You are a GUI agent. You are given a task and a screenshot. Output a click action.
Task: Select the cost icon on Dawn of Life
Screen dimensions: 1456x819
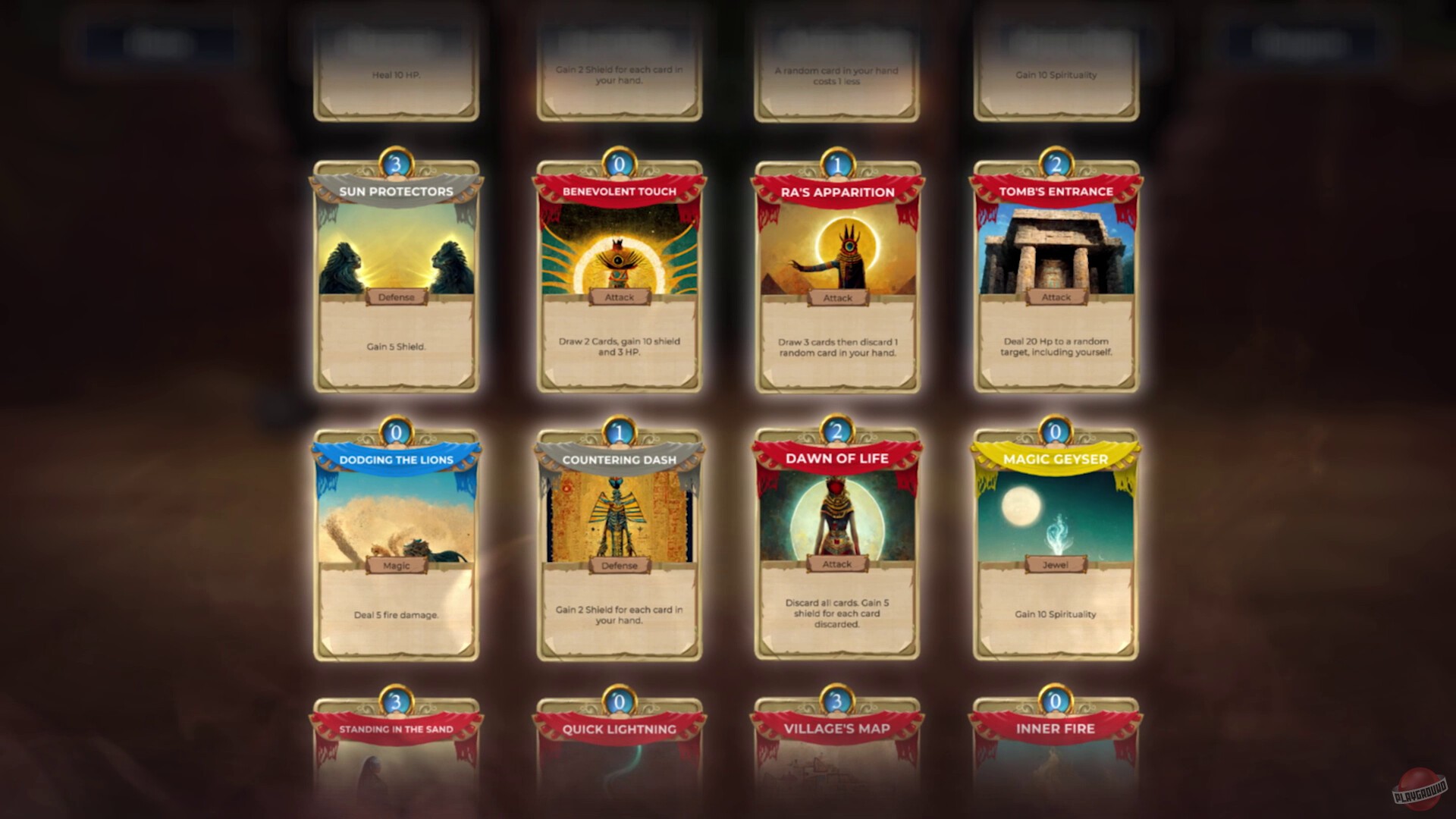836,429
